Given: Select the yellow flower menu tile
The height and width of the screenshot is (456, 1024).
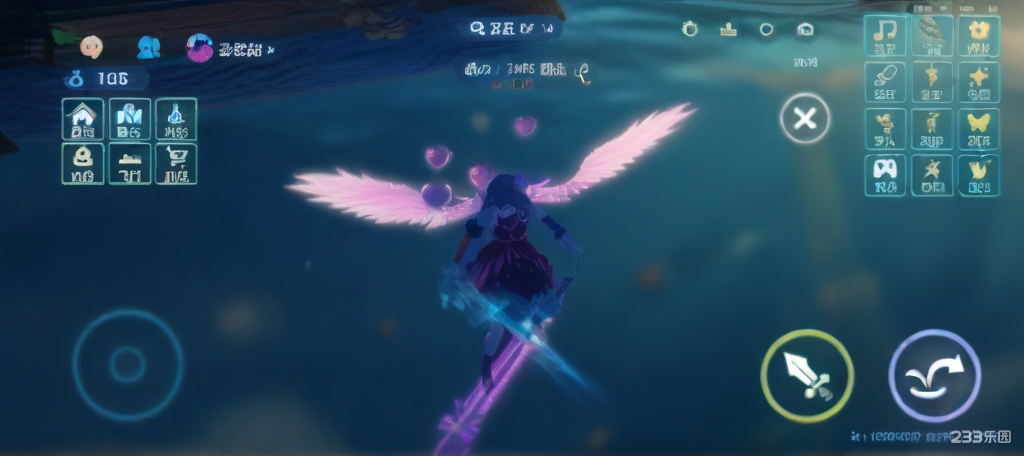Looking at the screenshot, I should pyautogui.click(x=977, y=36).
